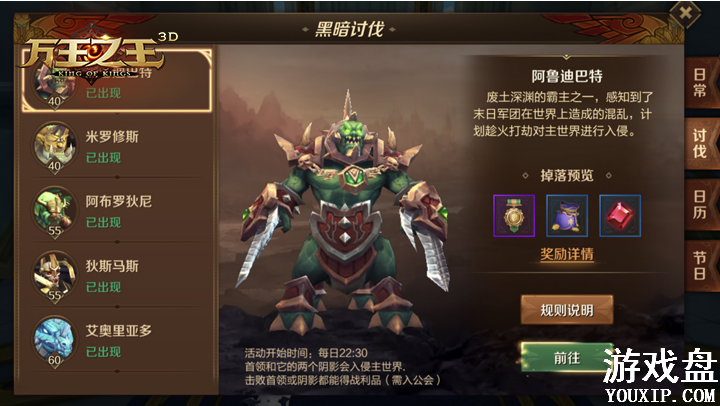
Task: Close the 黑暗讨伐 panel
Action: coord(685,13)
